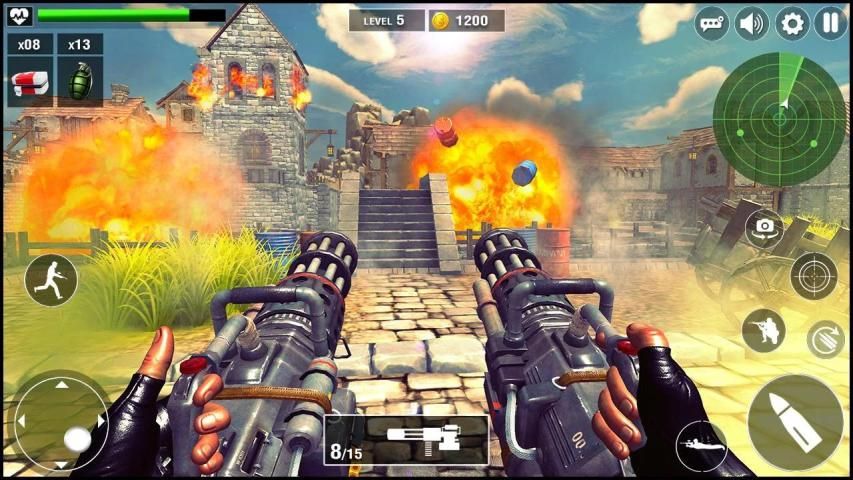Select the minigun weapon slot
Viewport: 853px width, 480px height.
tap(407, 441)
